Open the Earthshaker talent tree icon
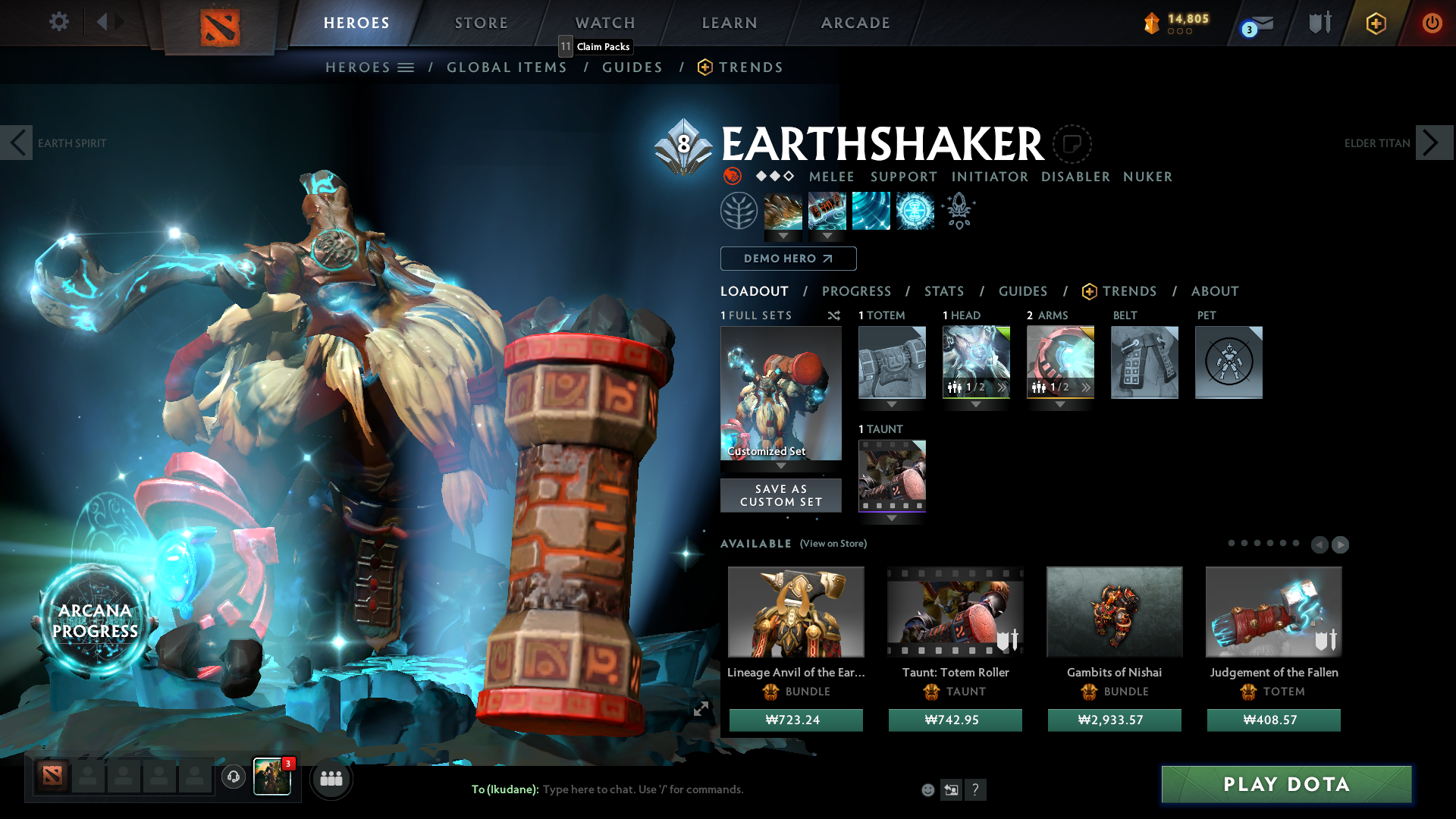Viewport: 1456px width, 819px height. point(739,211)
